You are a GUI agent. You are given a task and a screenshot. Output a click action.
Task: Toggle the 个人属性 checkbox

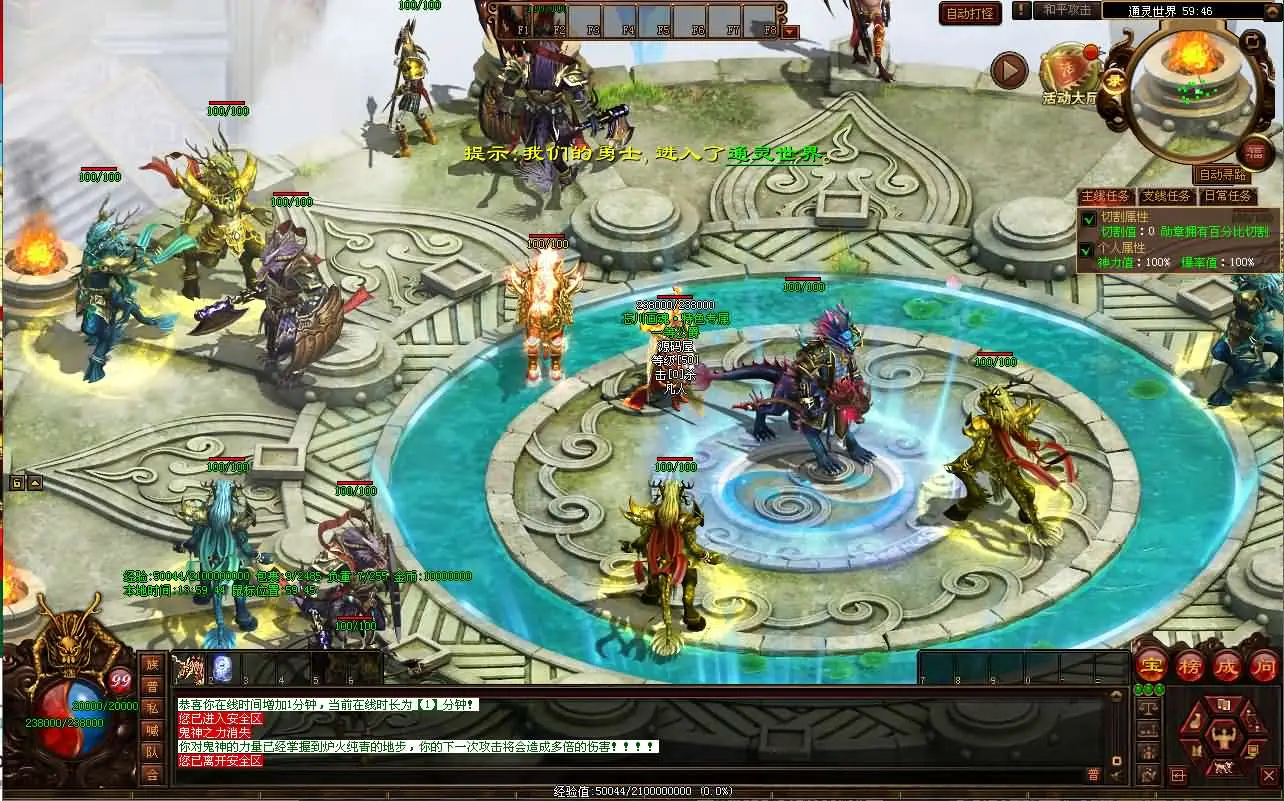(x=1088, y=249)
